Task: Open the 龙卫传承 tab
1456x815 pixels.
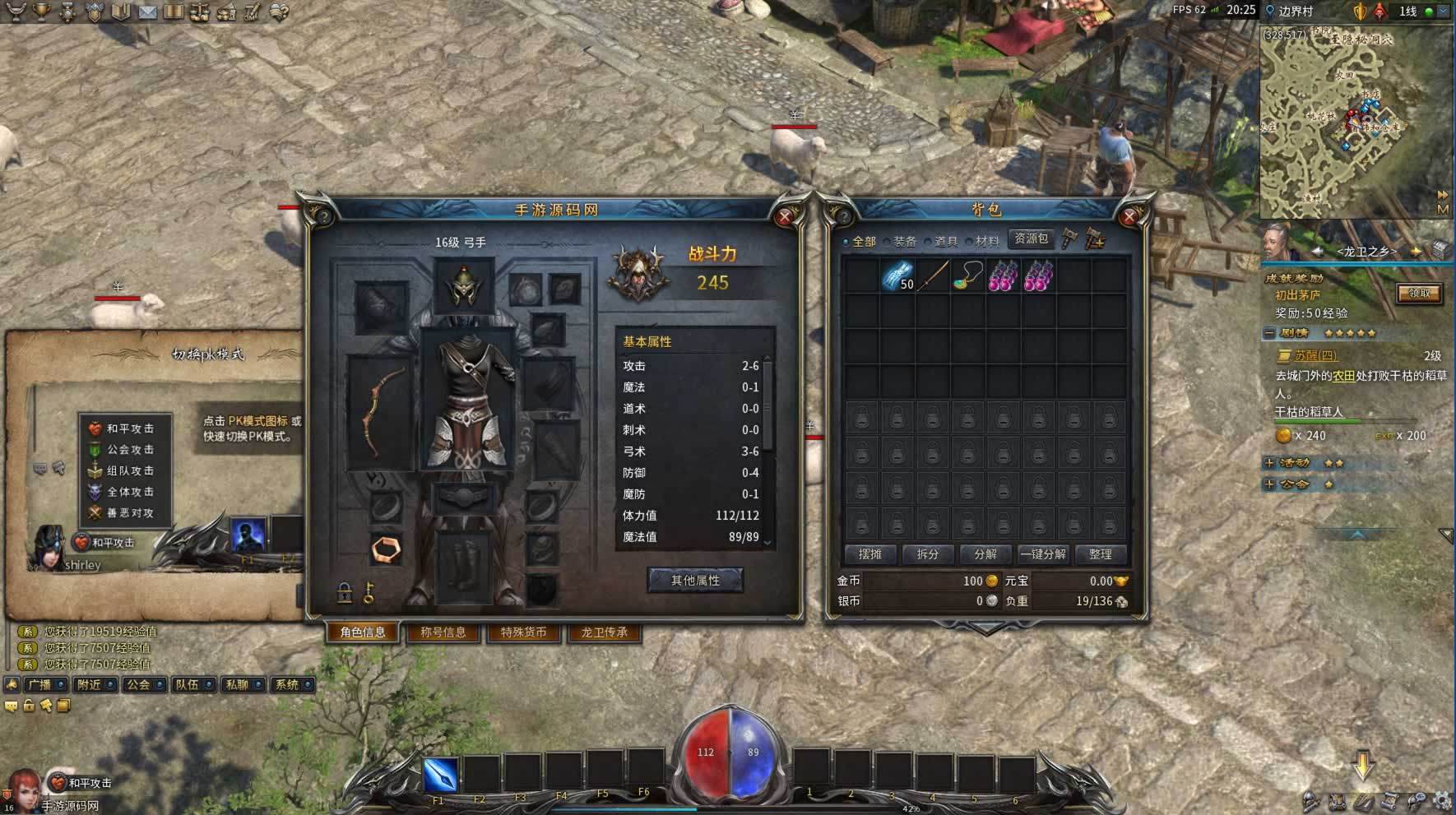Action: [x=605, y=632]
